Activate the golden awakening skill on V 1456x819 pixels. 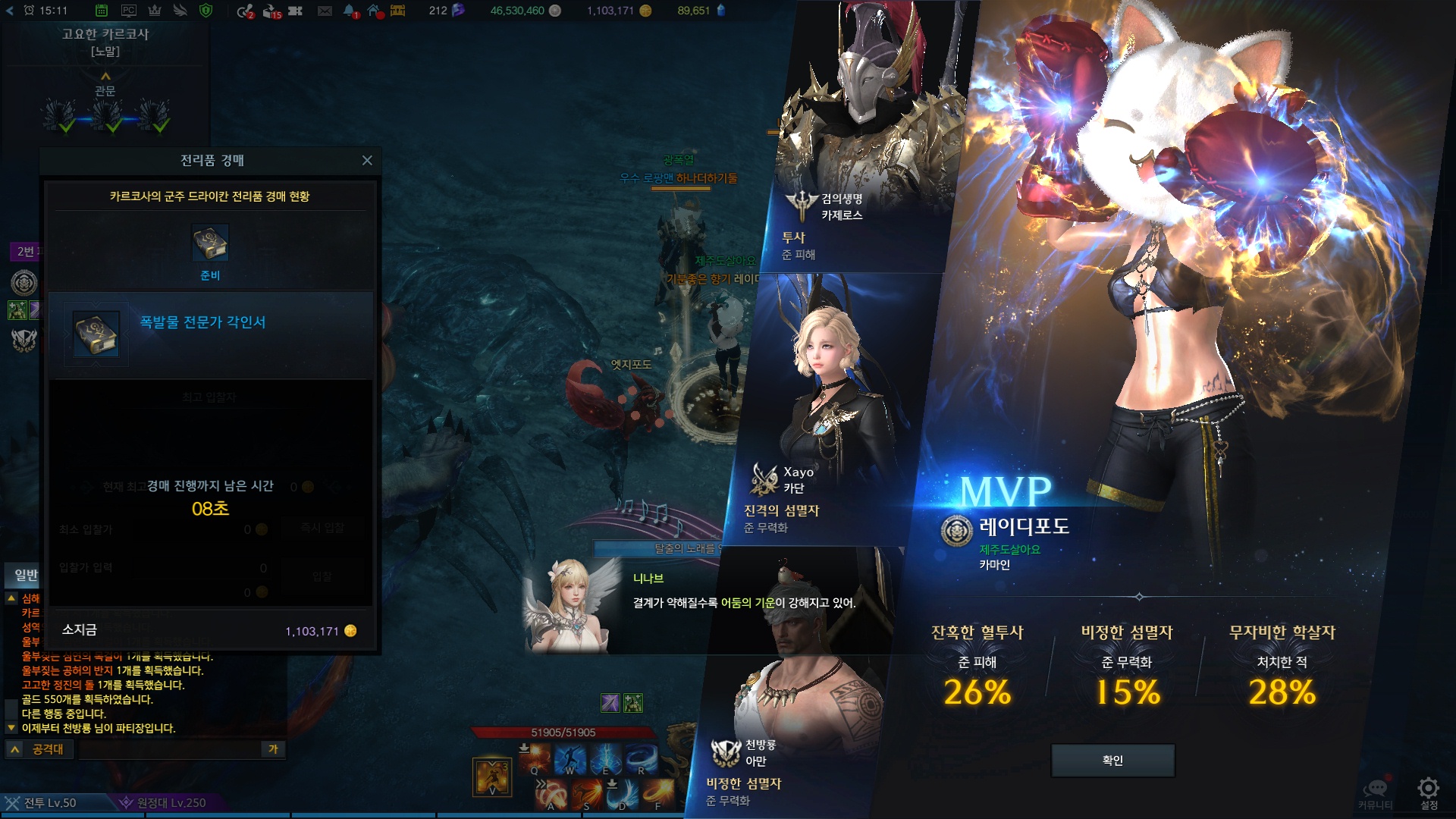(x=492, y=776)
